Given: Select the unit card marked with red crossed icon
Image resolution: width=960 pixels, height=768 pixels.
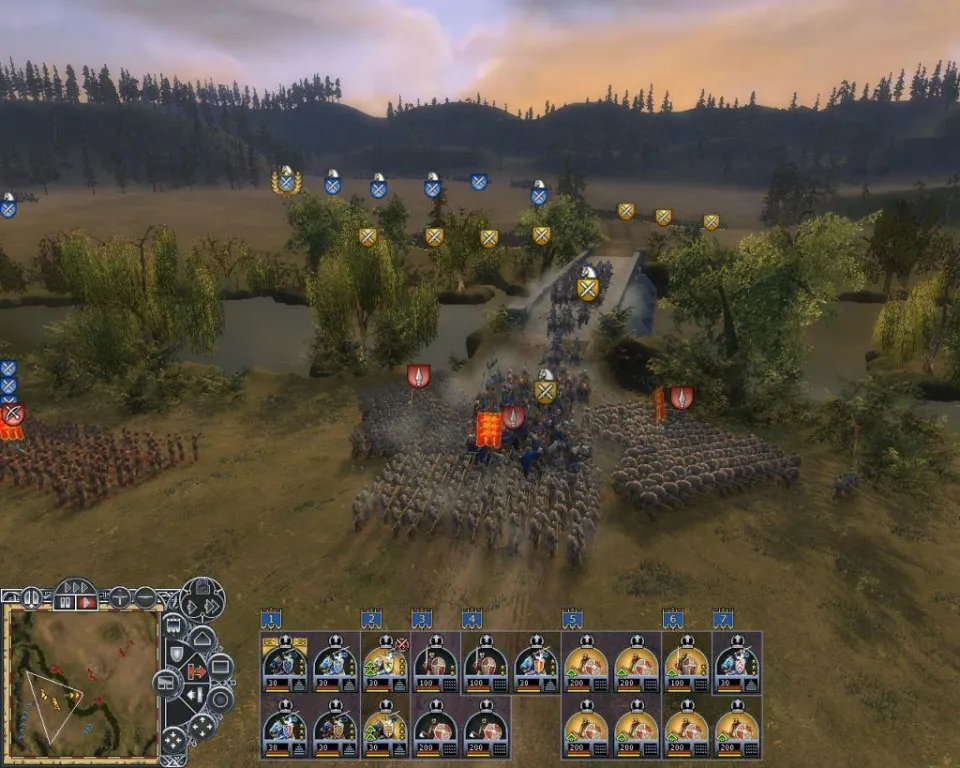Looking at the screenshot, I should click(386, 663).
